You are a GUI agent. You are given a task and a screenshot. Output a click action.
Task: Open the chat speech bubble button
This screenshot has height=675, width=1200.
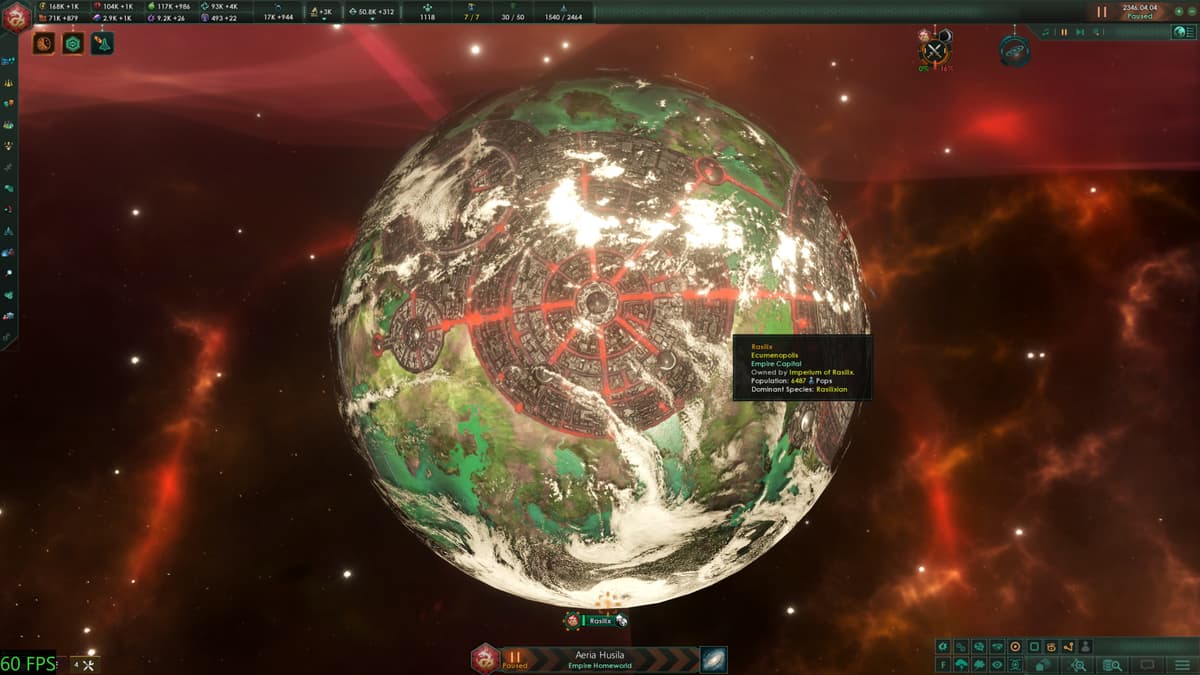[x=1147, y=665]
